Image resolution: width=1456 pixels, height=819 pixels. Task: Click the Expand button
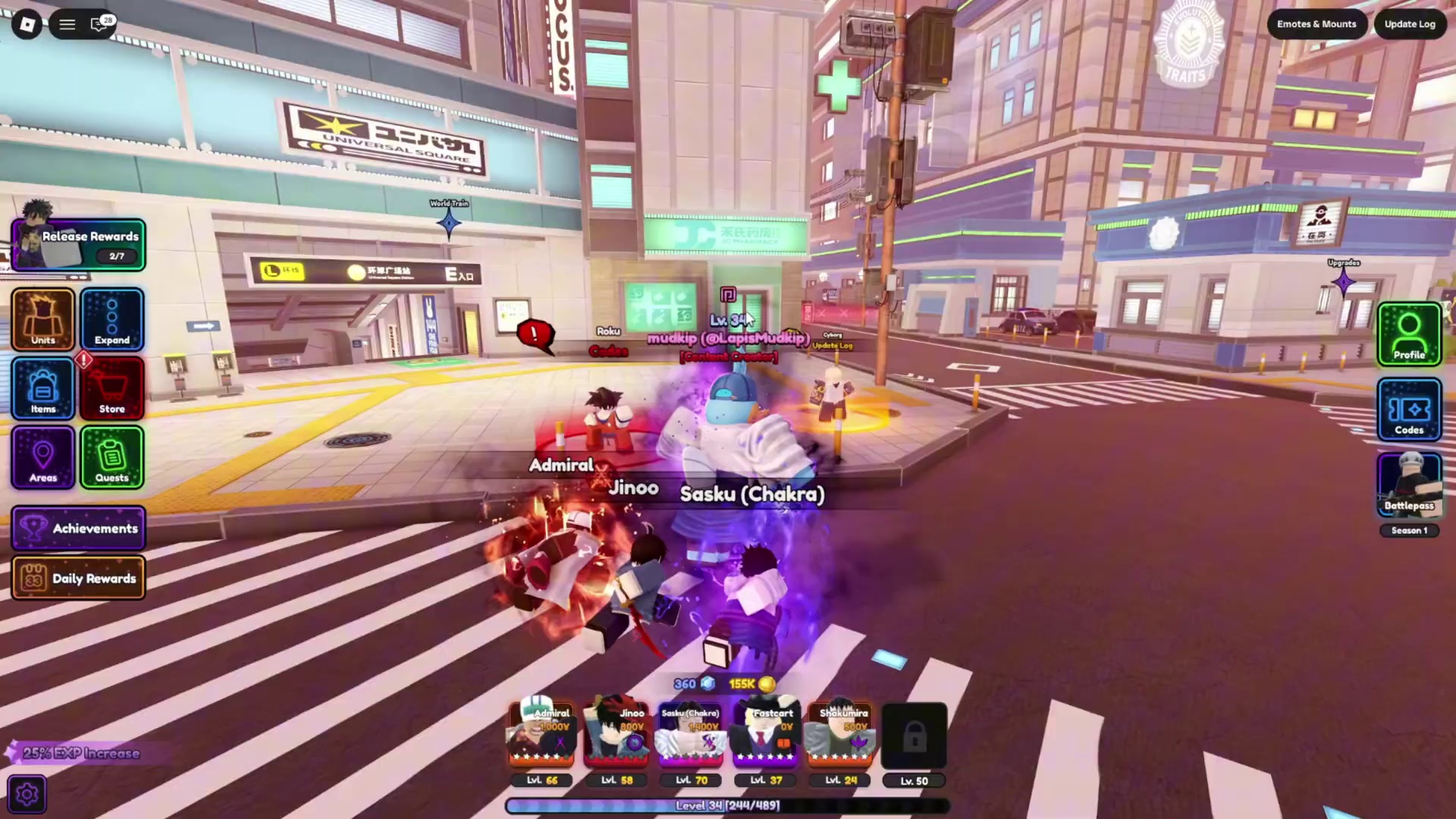point(112,319)
